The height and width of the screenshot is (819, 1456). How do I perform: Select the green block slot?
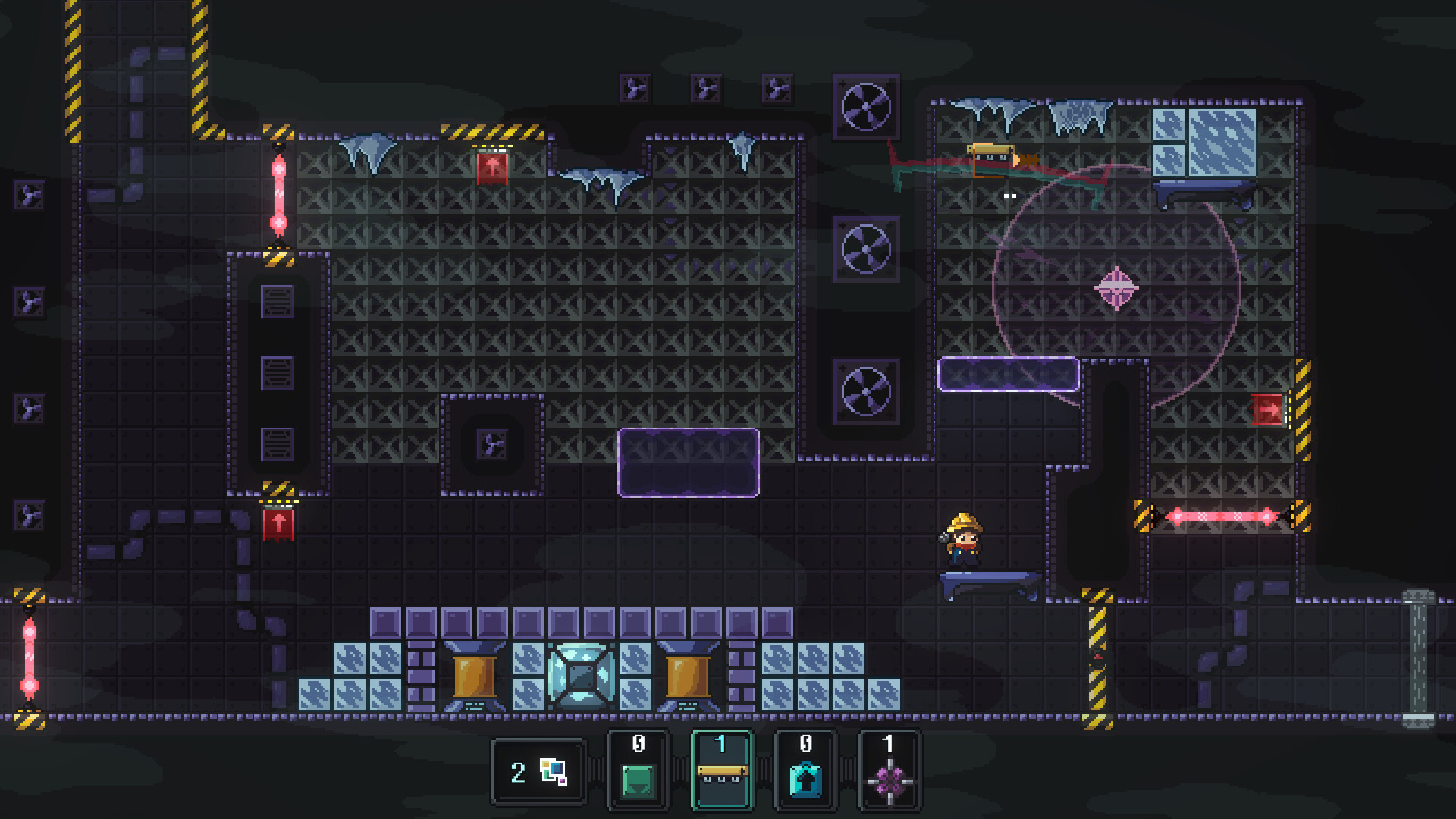point(638,770)
